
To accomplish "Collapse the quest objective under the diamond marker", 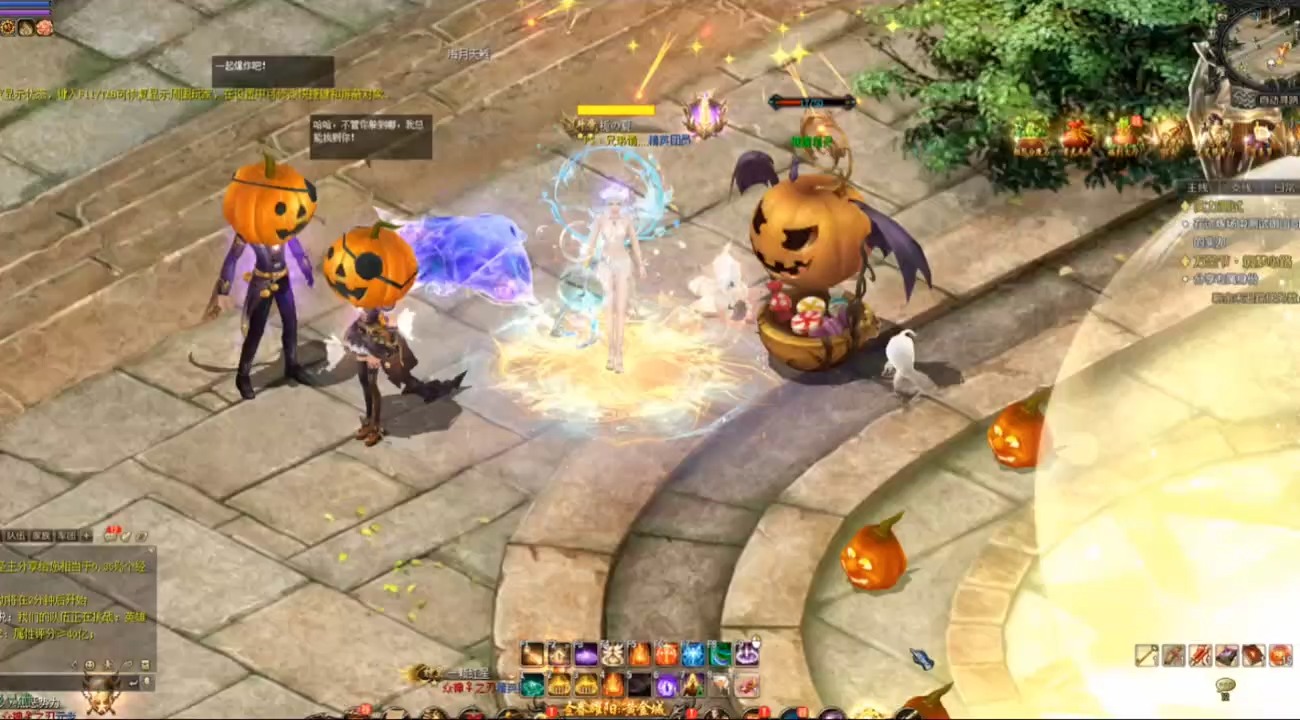I will pos(1186,223).
